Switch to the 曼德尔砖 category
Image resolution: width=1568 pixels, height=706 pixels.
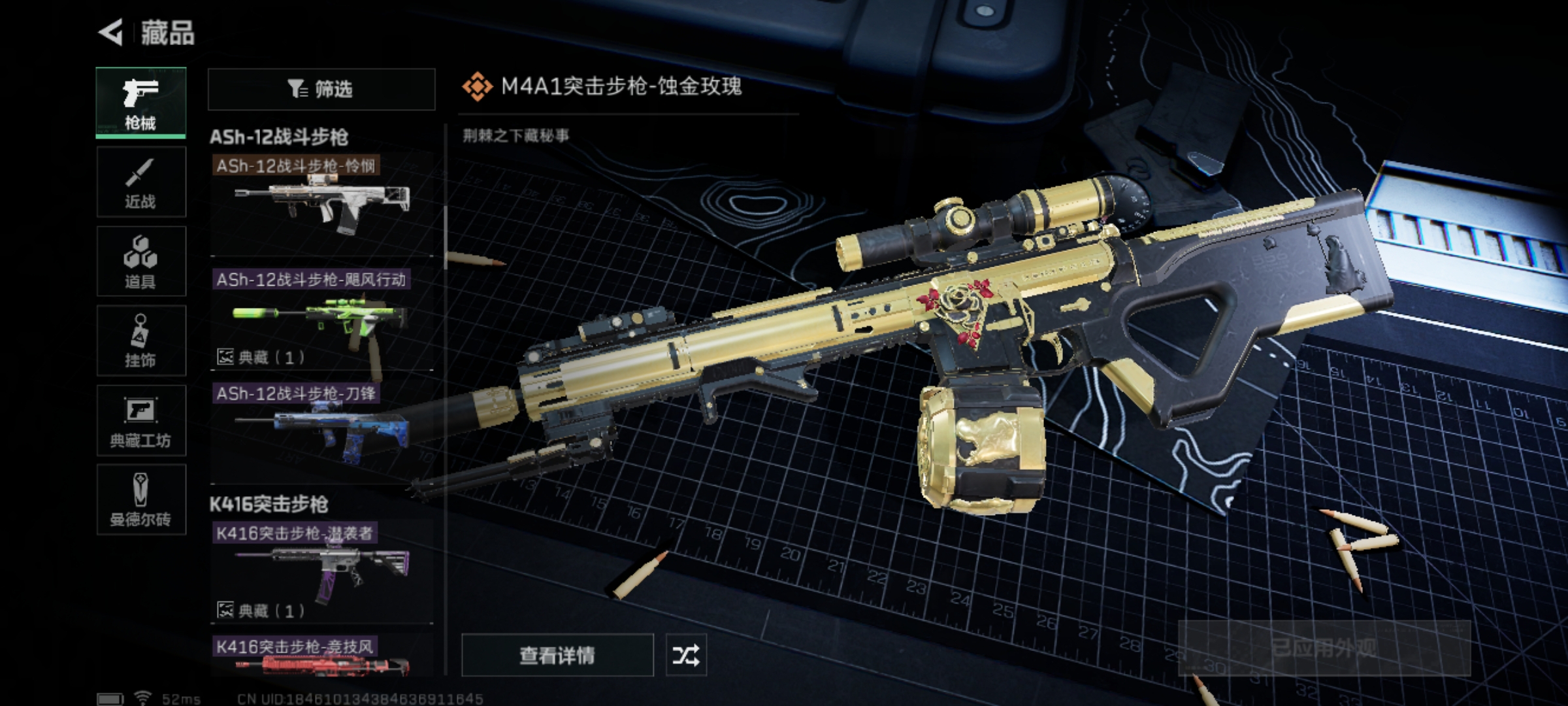[x=141, y=499]
